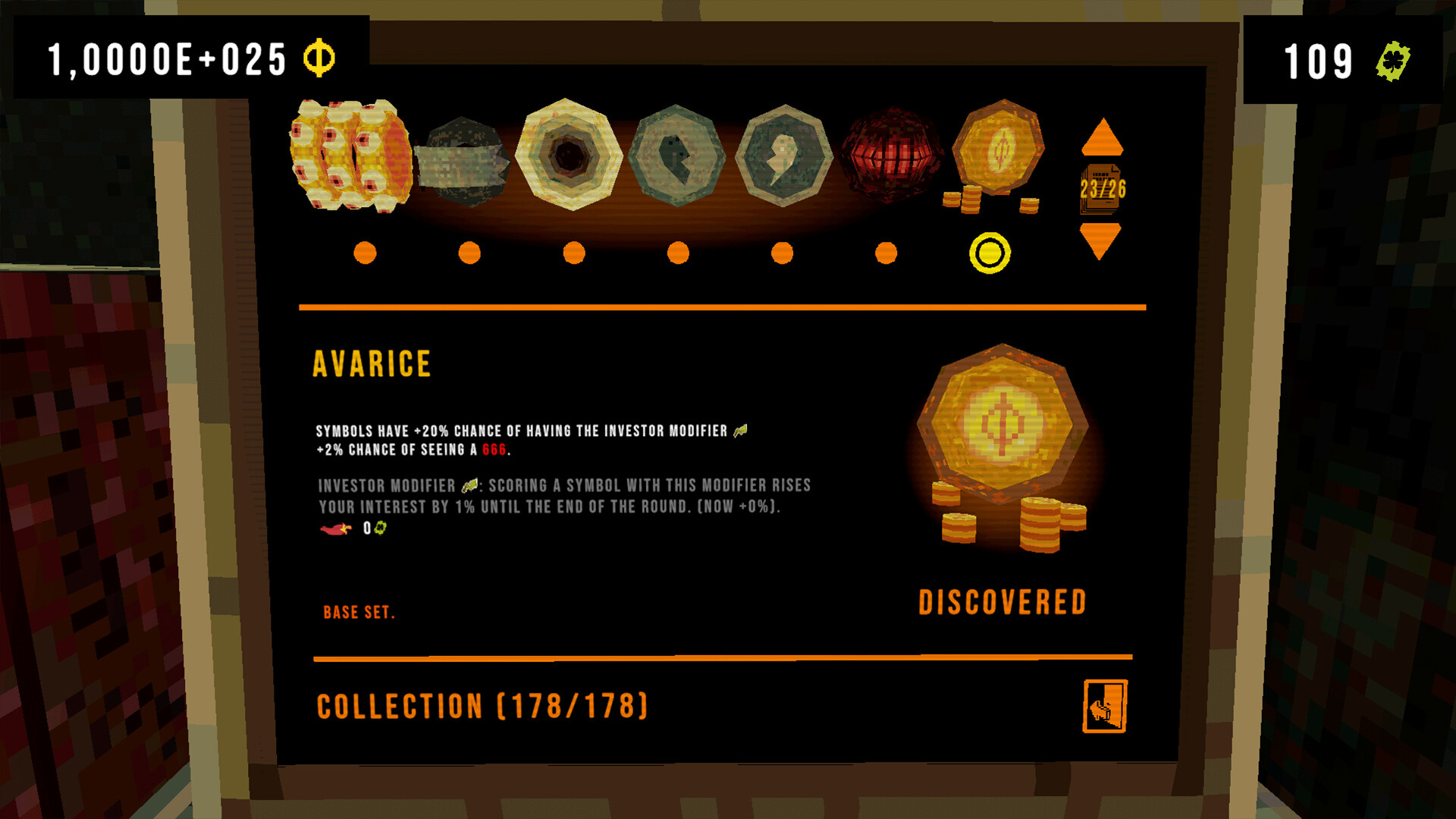The width and height of the screenshot is (1456, 819).
Task: Click the 23/26 page progress indicator
Action: coord(1101,190)
